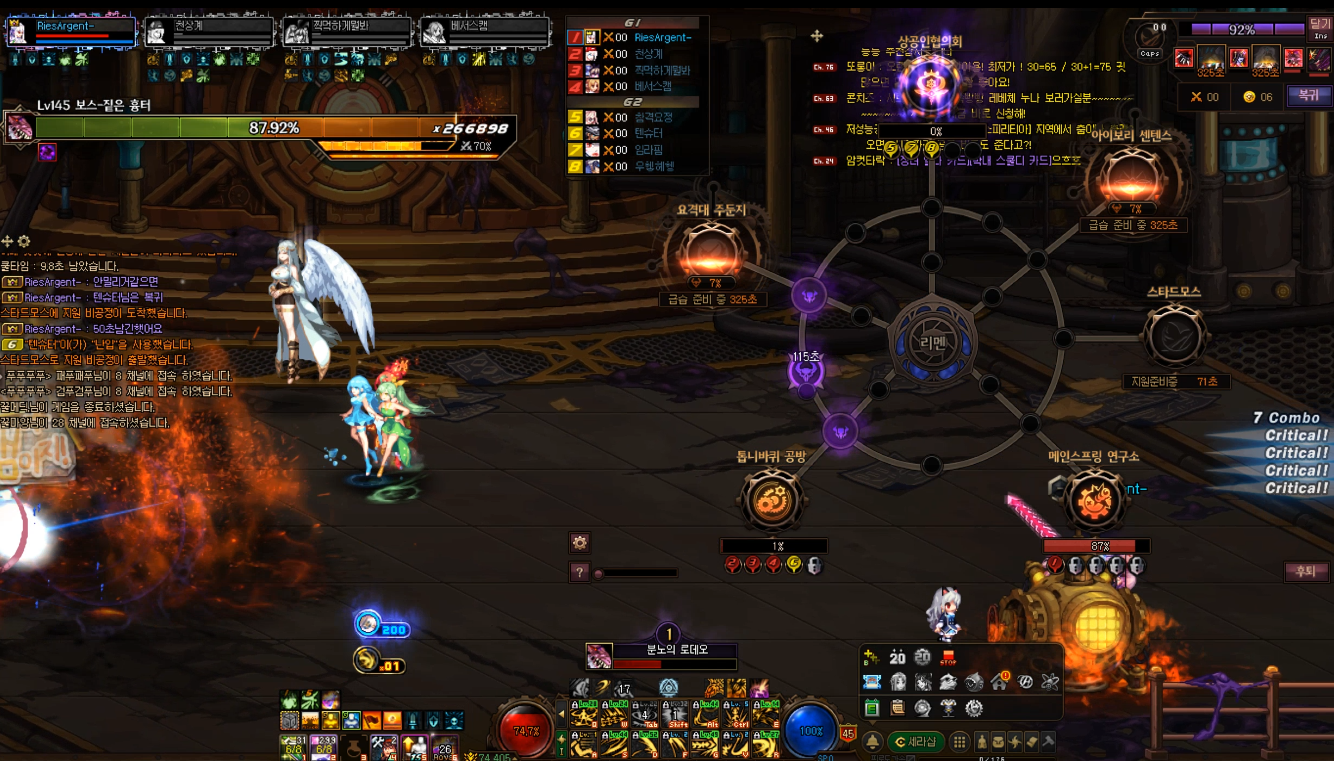Close the raid map with 닫기
This screenshot has height=761, width=1334.
pyautogui.click(x=1319, y=29)
